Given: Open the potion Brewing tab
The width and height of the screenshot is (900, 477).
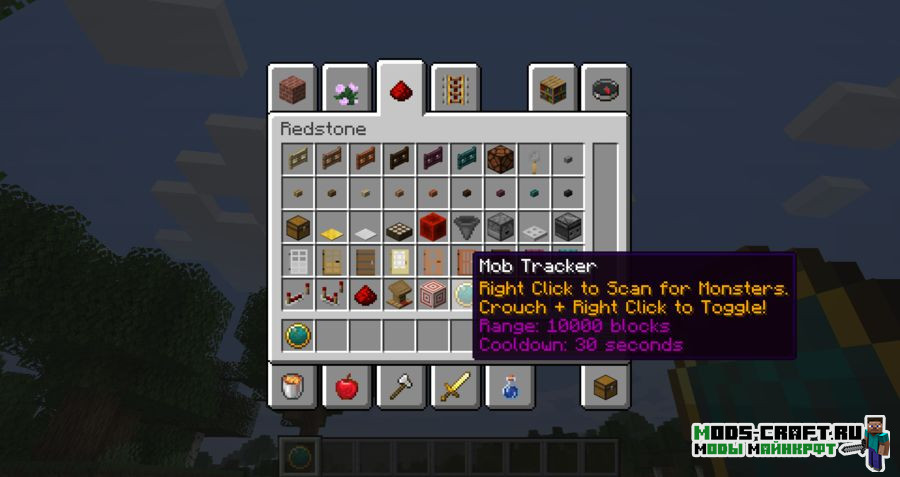Looking at the screenshot, I should tap(508, 386).
